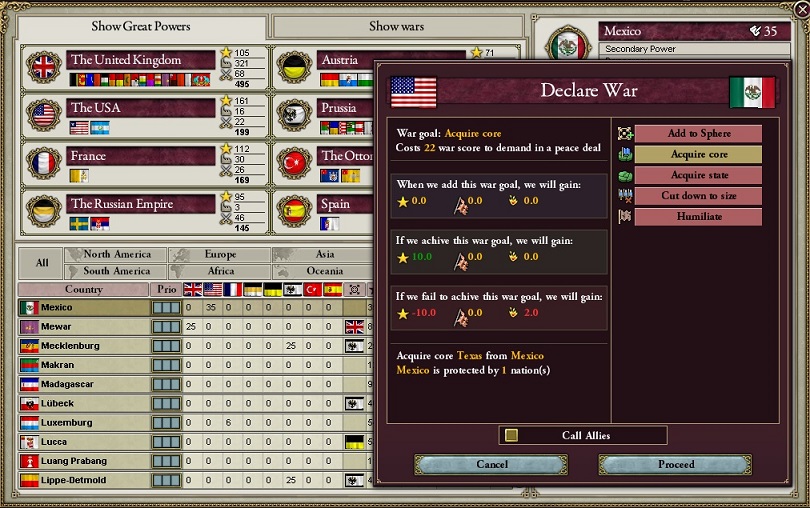Open the Show wars tab
The height and width of the screenshot is (508, 810).
pos(397,26)
